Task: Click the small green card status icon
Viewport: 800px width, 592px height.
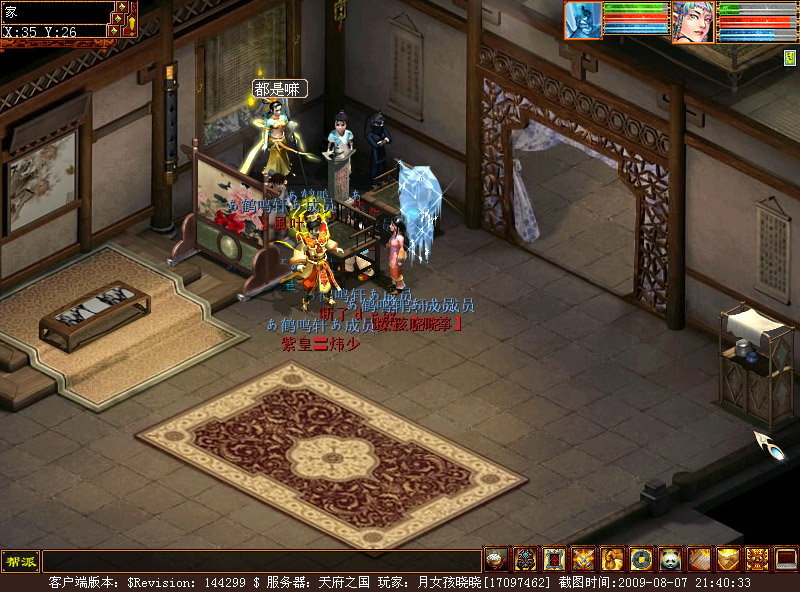Action: (789, 58)
